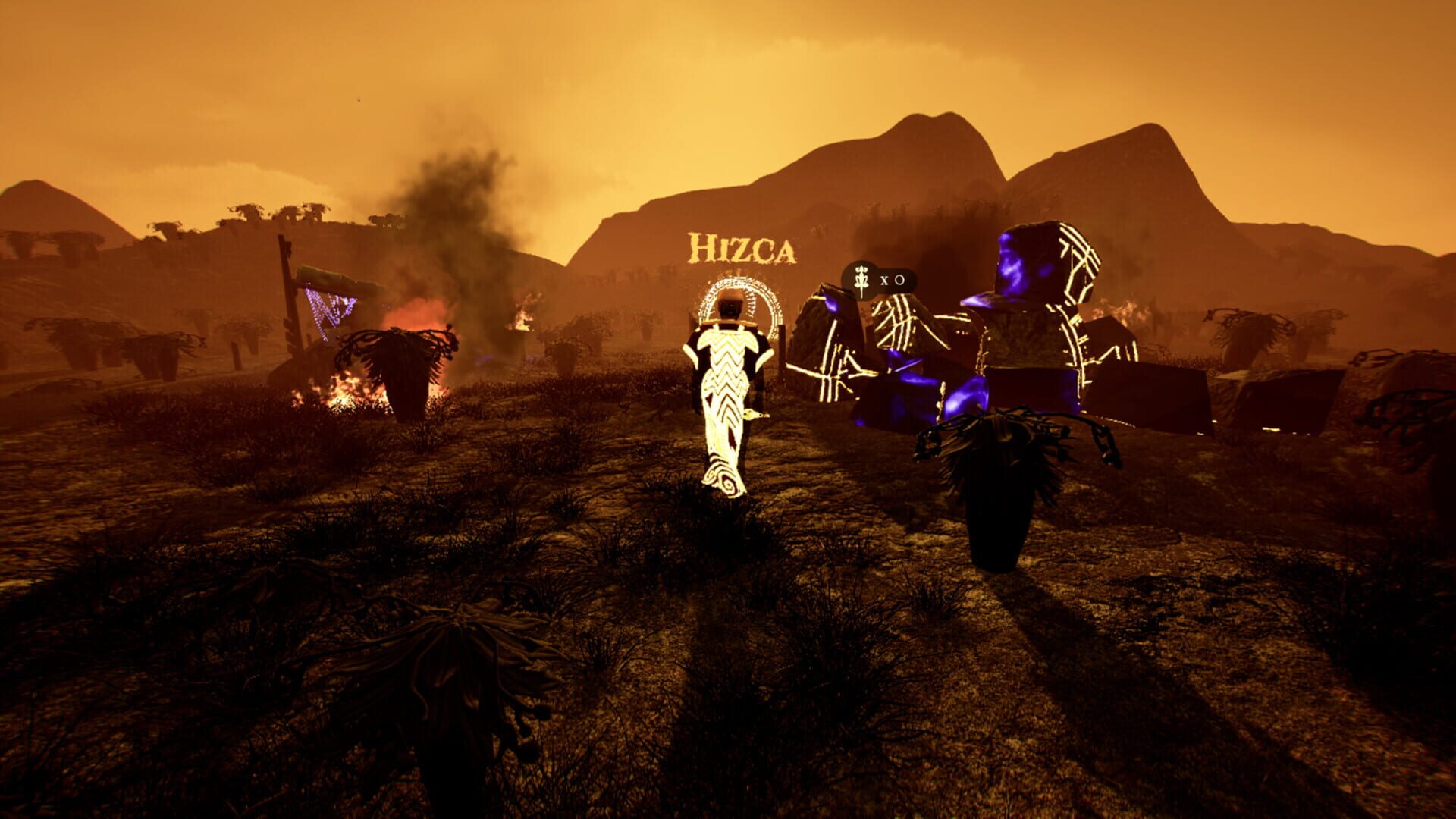Click the Hizca location title
The height and width of the screenshot is (819, 1456).
743,246
